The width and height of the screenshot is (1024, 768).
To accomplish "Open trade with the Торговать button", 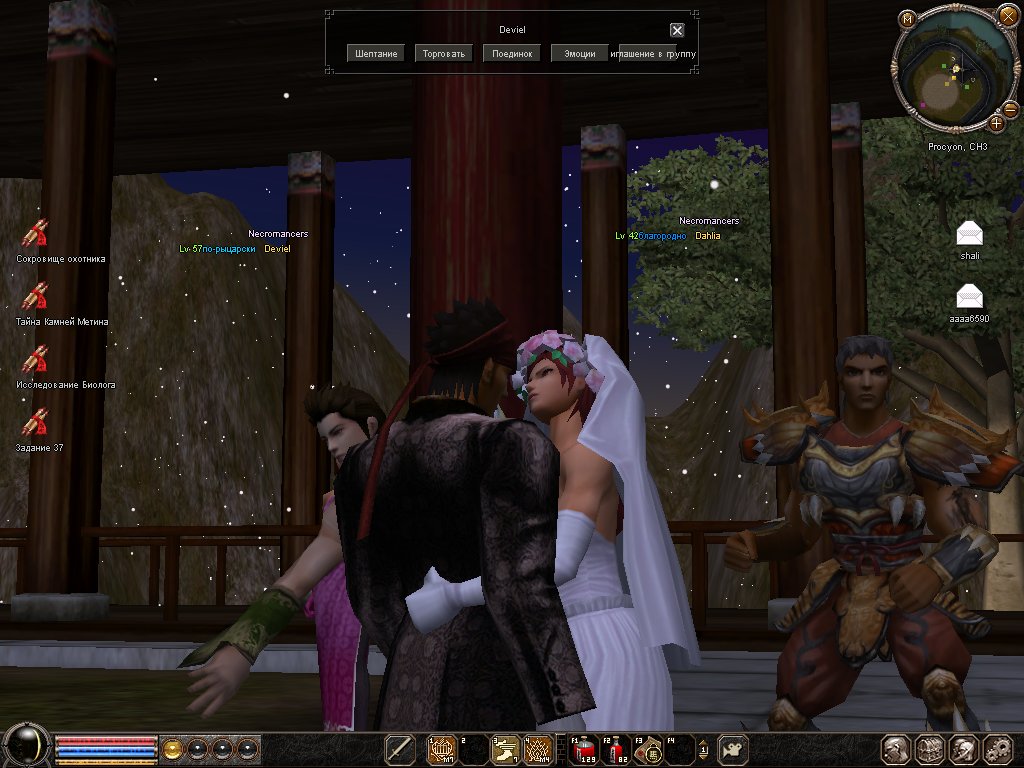I will [x=444, y=53].
